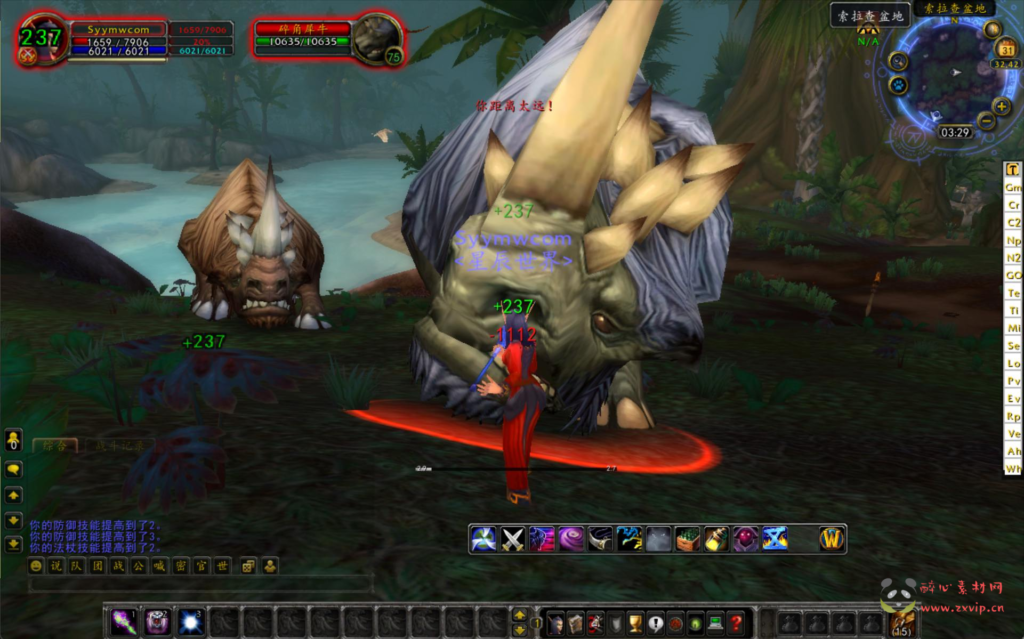
Task: Click the gold W icon on bar
Action: pos(831,539)
